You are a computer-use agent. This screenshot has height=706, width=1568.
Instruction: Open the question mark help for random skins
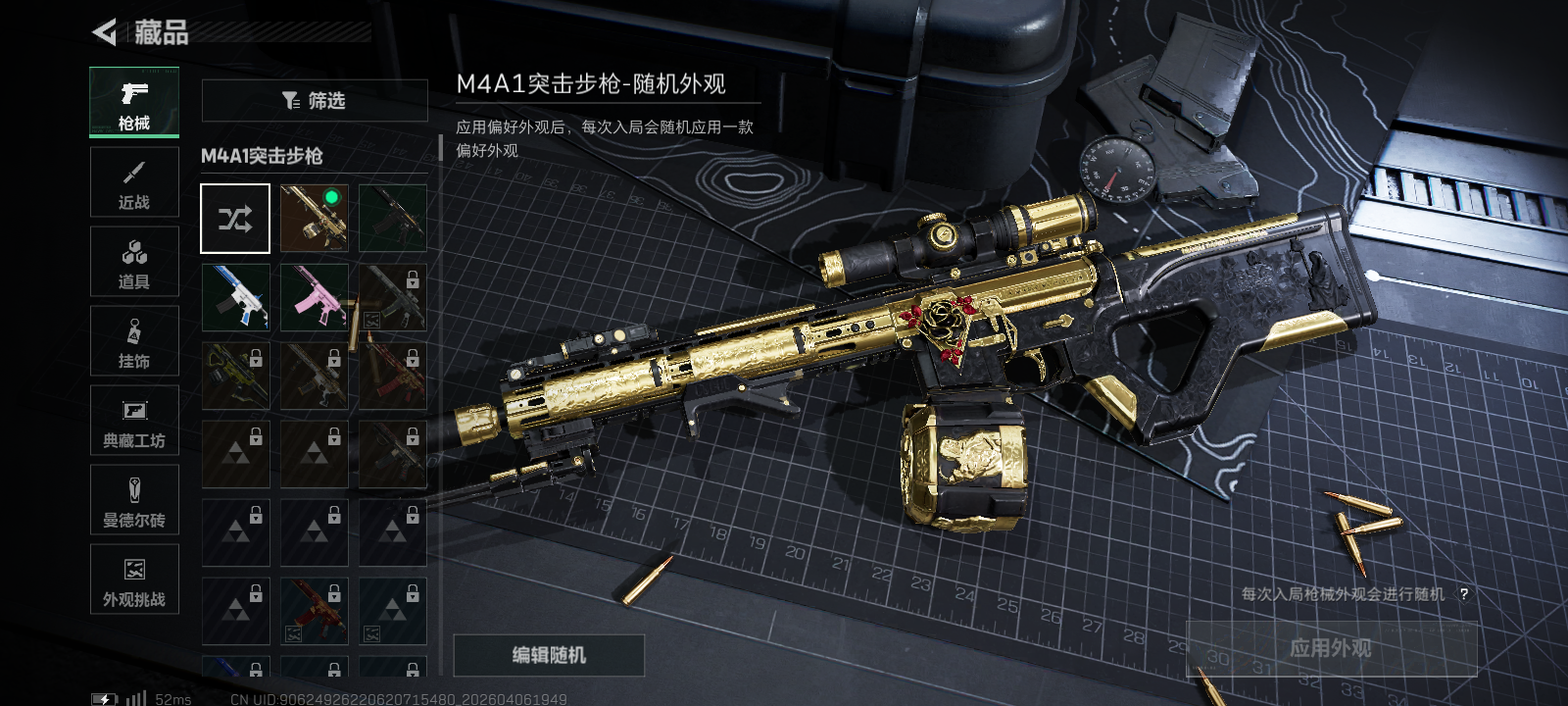pyautogui.click(x=1464, y=594)
